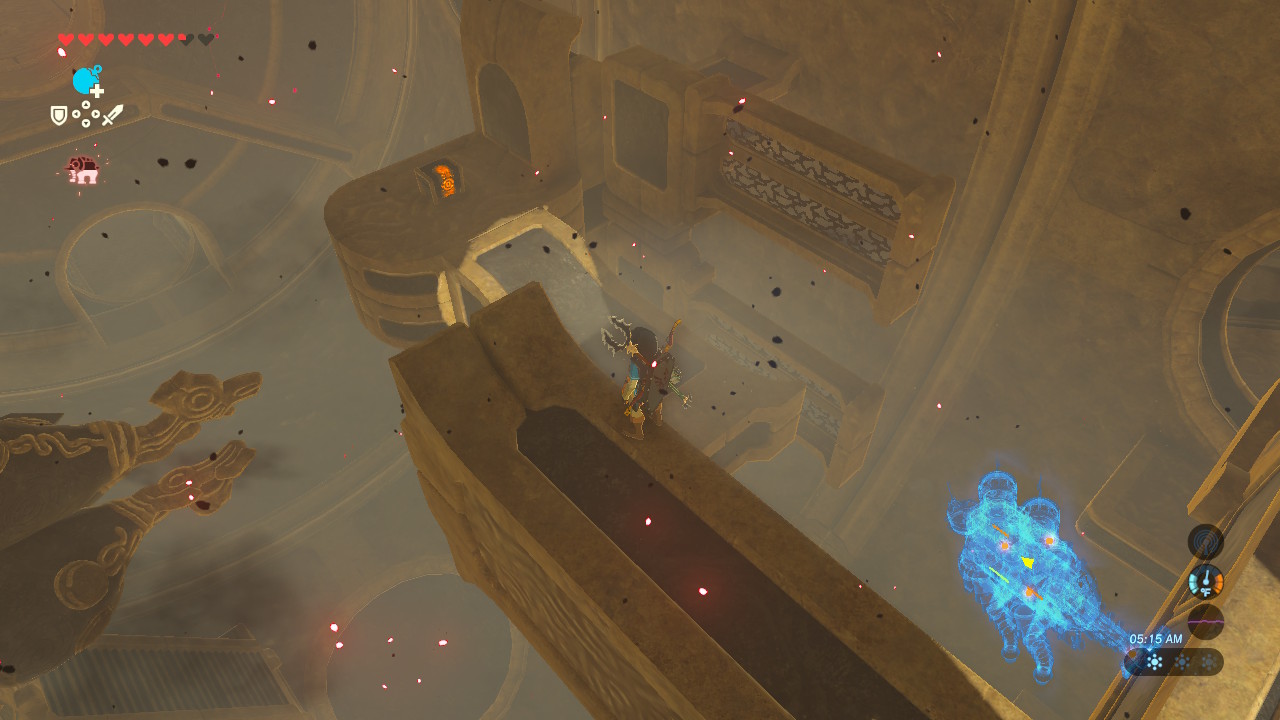
Task: Click the 05:15 AM time display
Action: (1156, 638)
